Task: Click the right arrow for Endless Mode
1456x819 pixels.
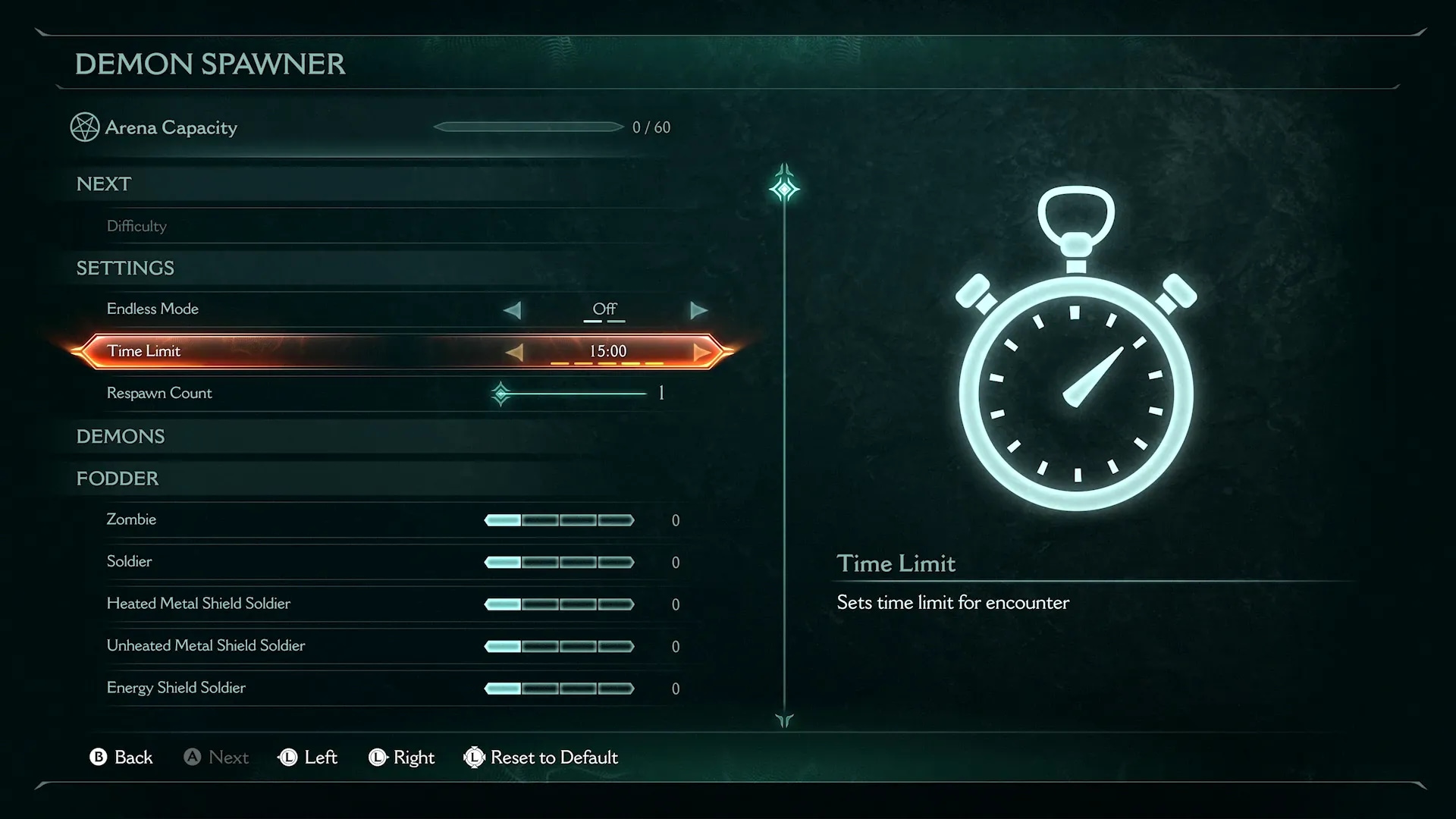Action: click(x=698, y=310)
